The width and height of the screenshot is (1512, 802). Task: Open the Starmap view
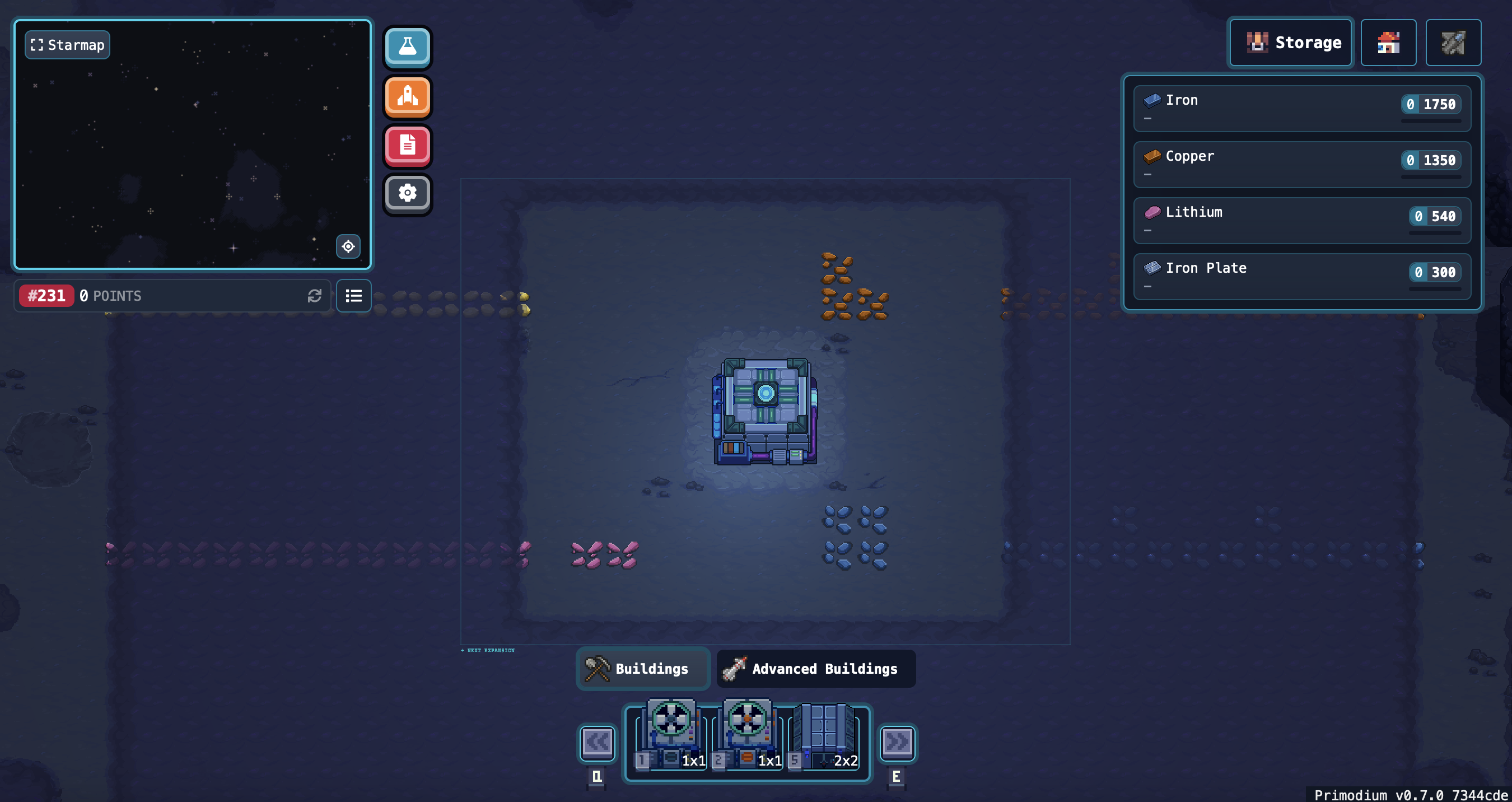point(68,45)
